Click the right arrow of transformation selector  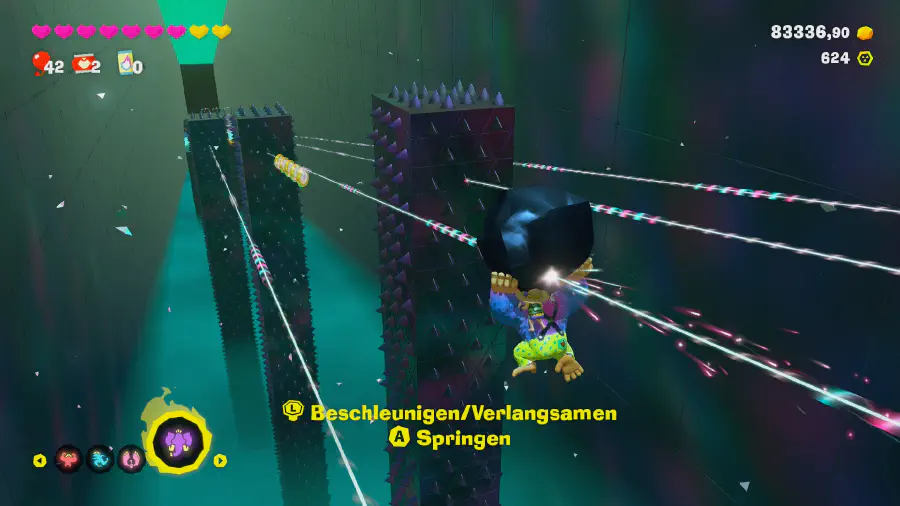click(220, 460)
